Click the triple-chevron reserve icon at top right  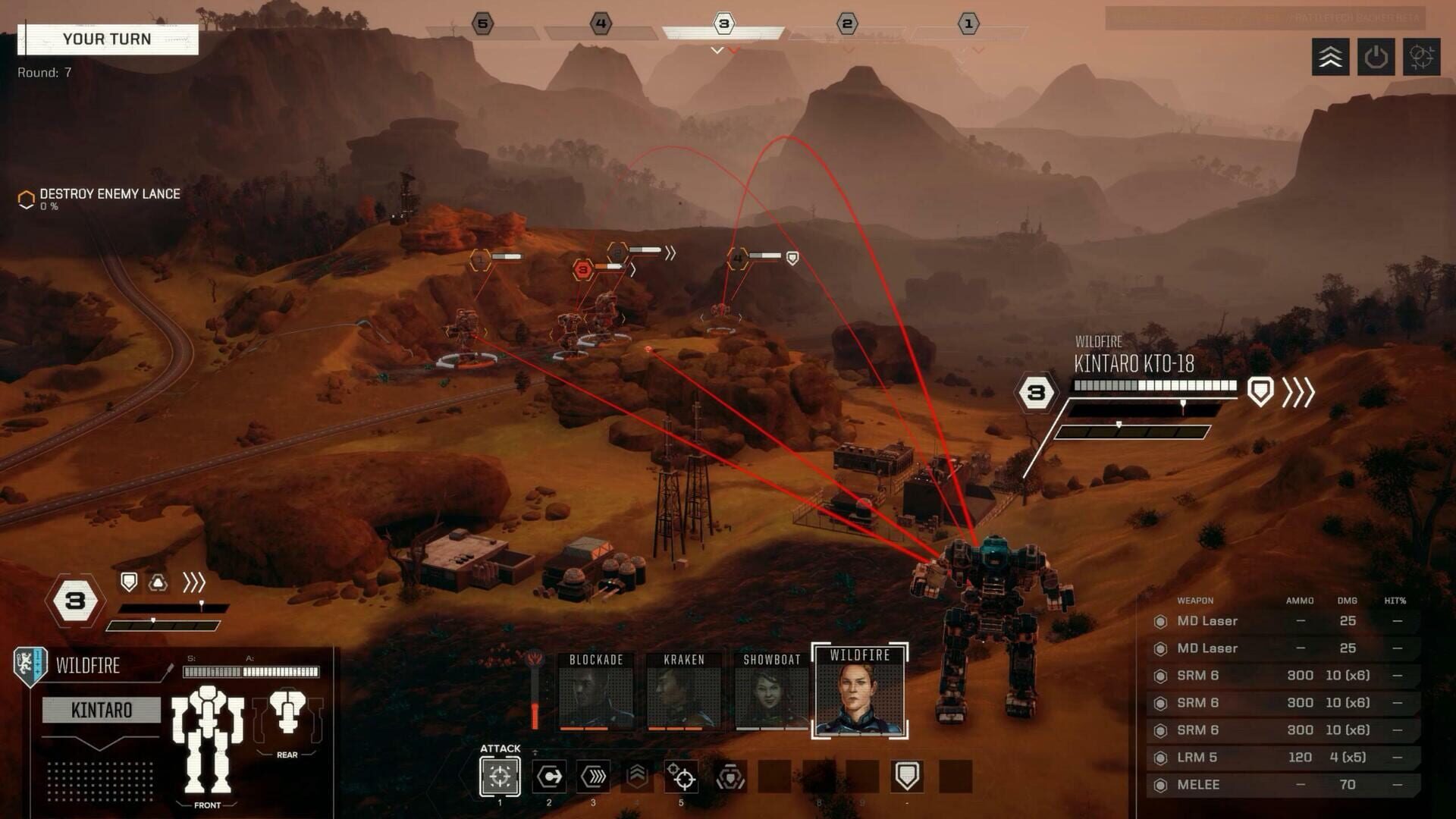point(1329,56)
